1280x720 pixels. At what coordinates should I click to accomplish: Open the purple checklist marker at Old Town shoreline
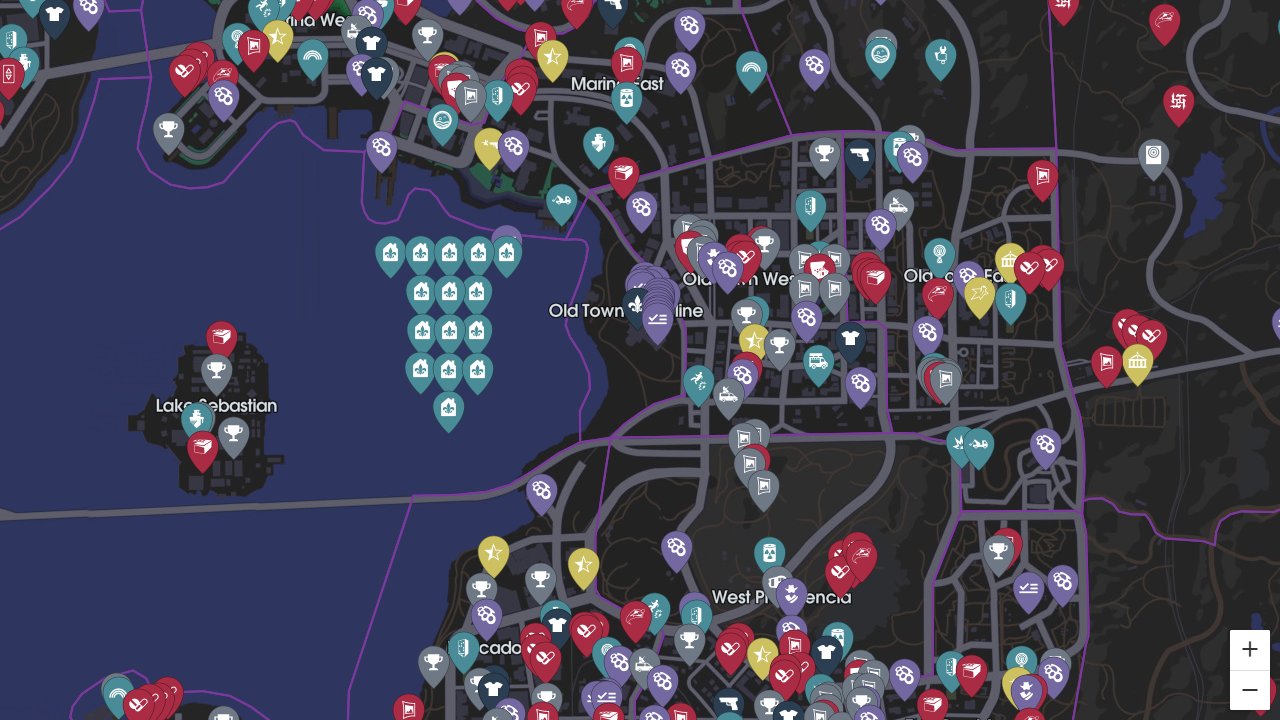657,318
